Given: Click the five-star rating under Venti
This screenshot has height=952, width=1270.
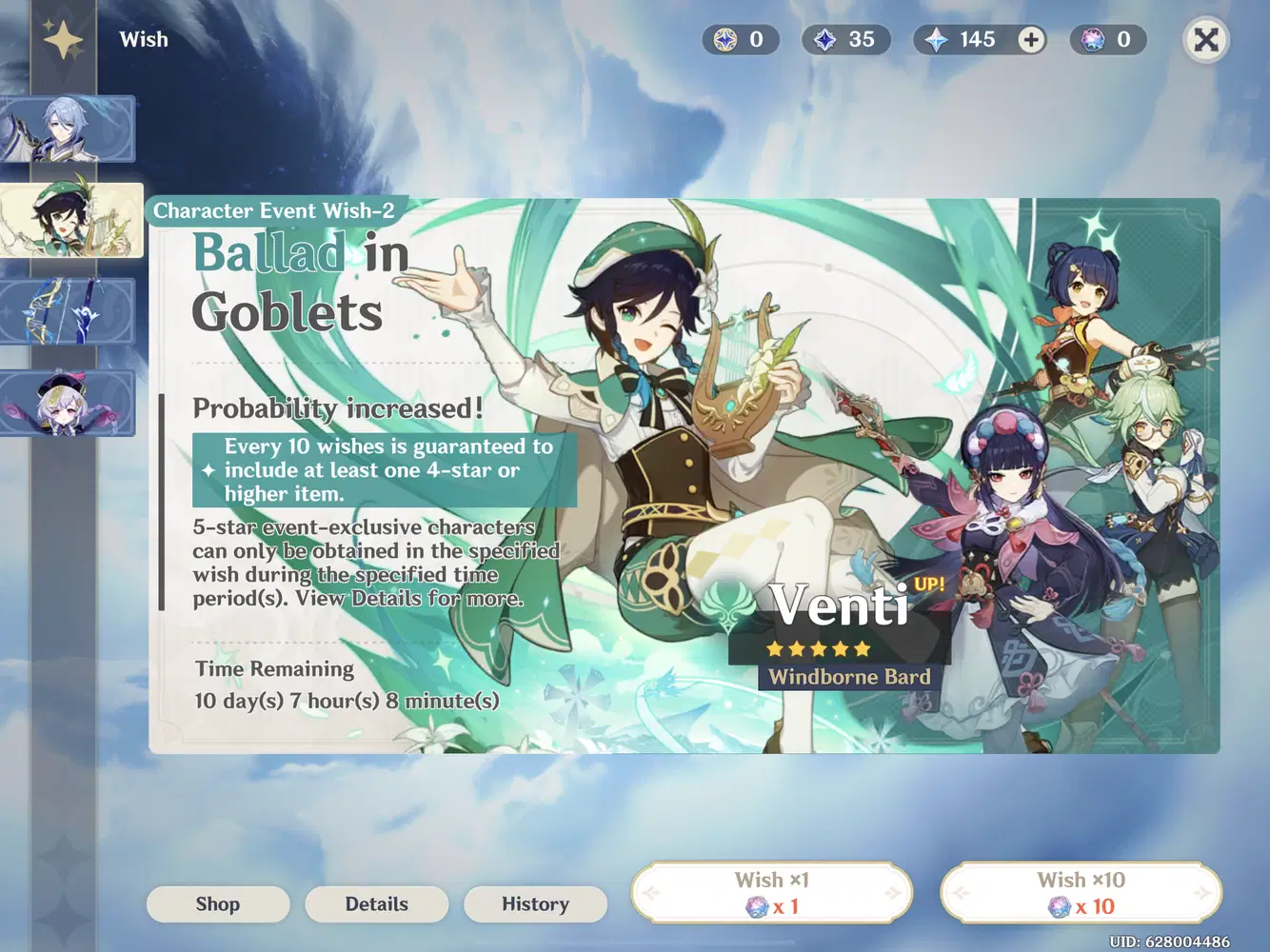Looking at the screenshot, I should pyautogui.click(x=817, y=648).
